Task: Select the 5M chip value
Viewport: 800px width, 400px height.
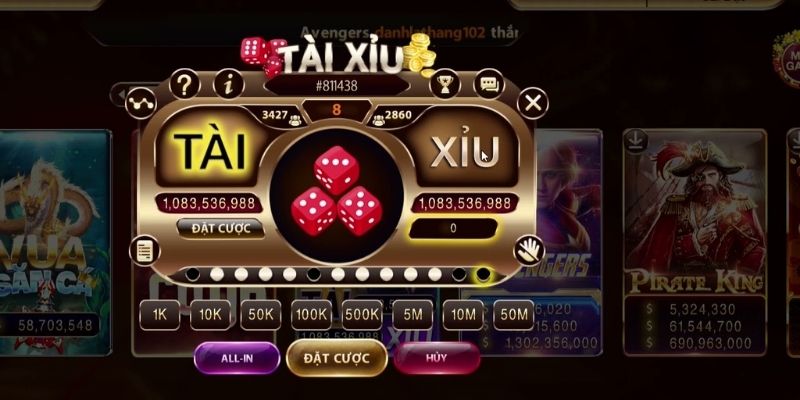Action: pyautogui.click(x=412, y=314)
